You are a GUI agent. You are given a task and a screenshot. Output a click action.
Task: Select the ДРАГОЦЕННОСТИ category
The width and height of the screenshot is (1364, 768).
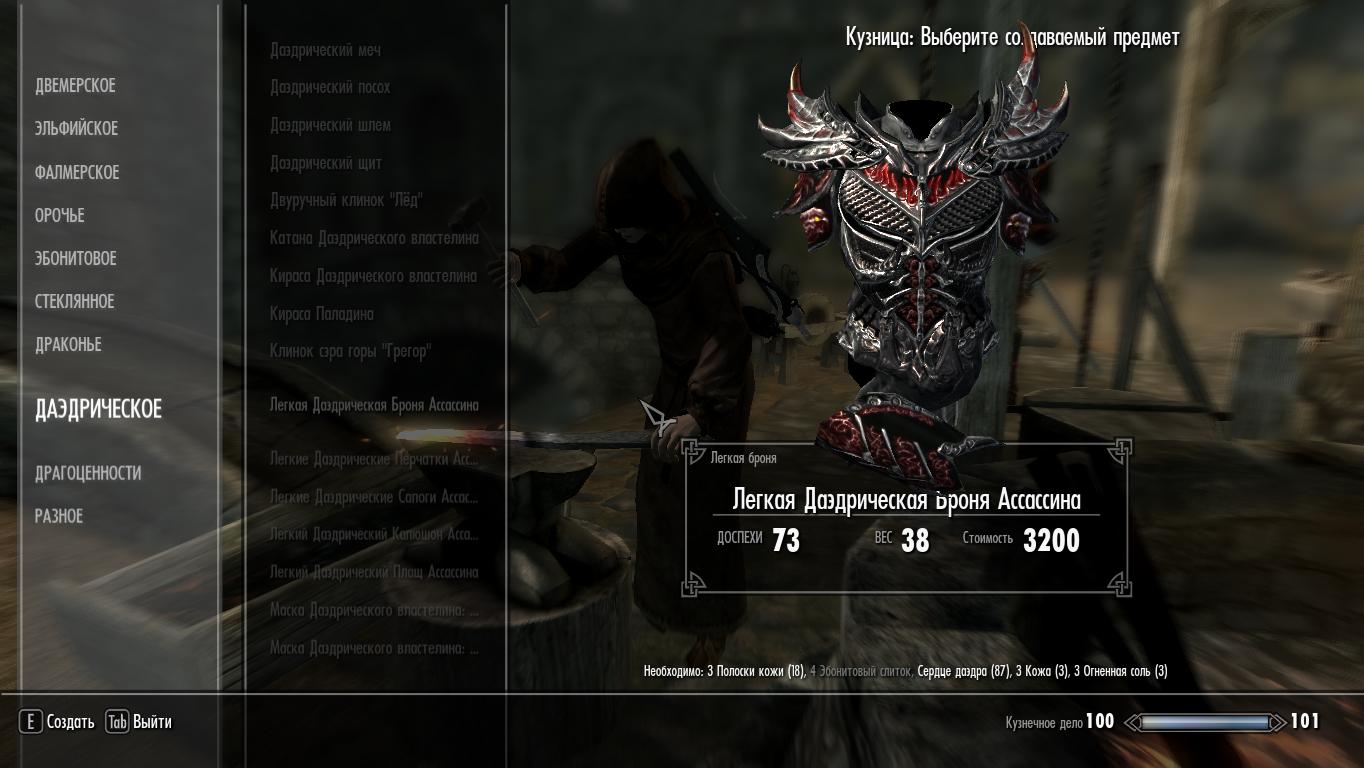88,473
